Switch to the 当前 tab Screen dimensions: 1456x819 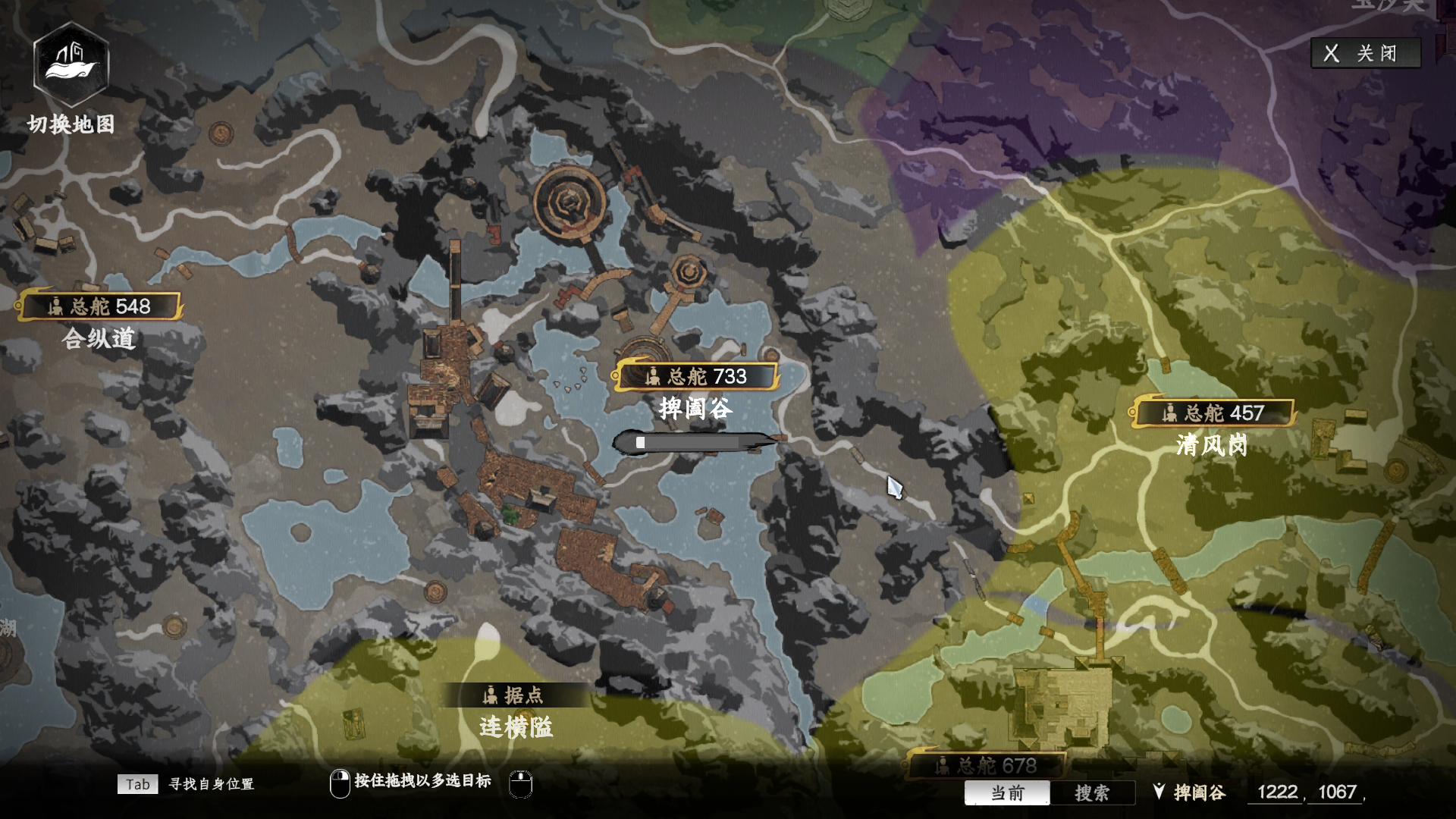(x=1007, y=792)
